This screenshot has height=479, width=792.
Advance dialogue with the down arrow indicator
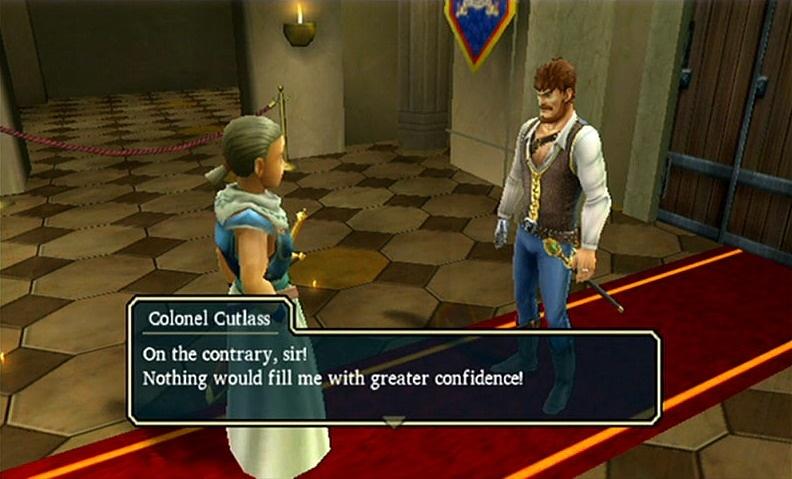(x=395, y=423)
